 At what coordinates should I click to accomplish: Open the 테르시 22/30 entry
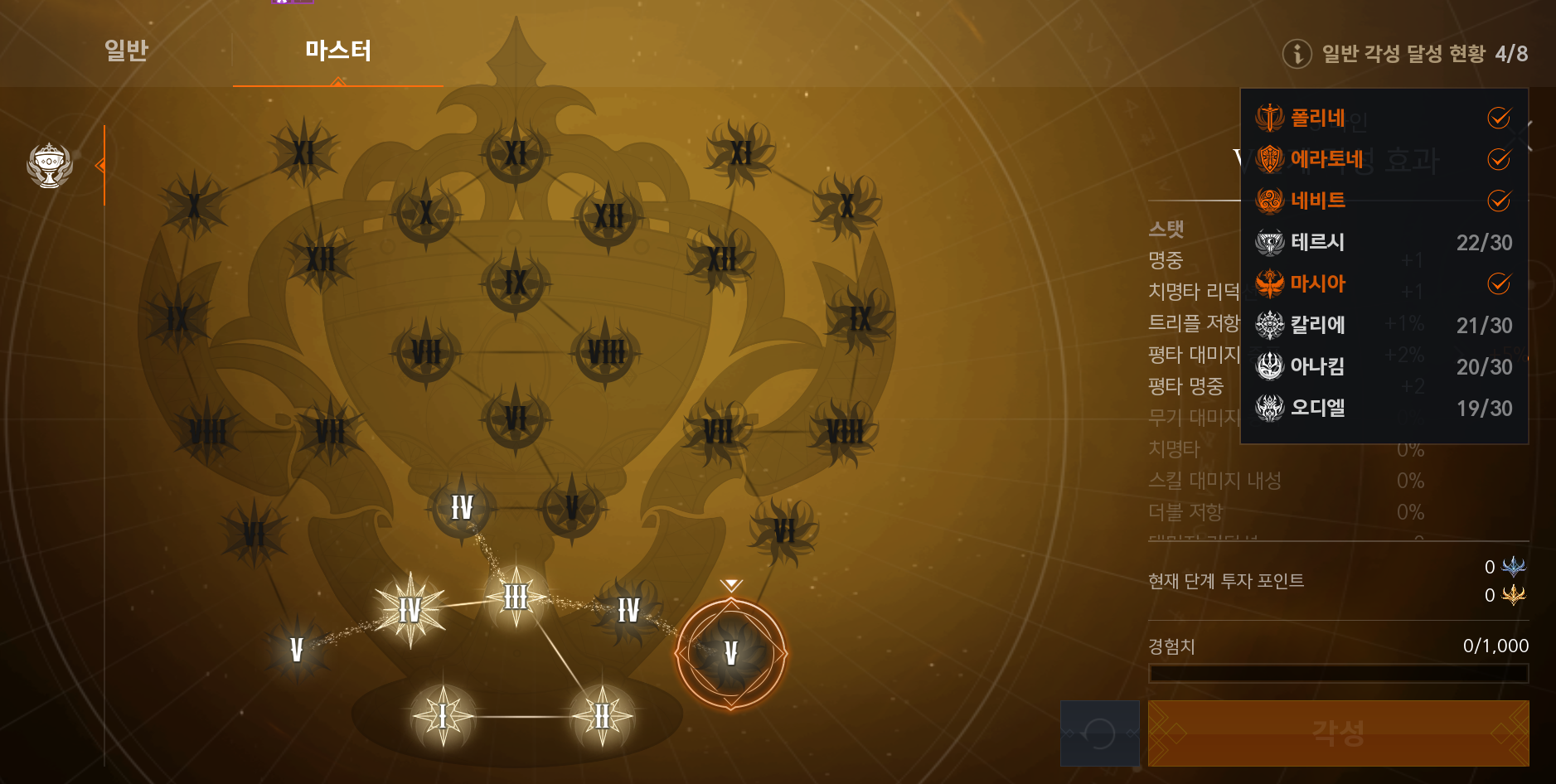[x=1383, y=242]
